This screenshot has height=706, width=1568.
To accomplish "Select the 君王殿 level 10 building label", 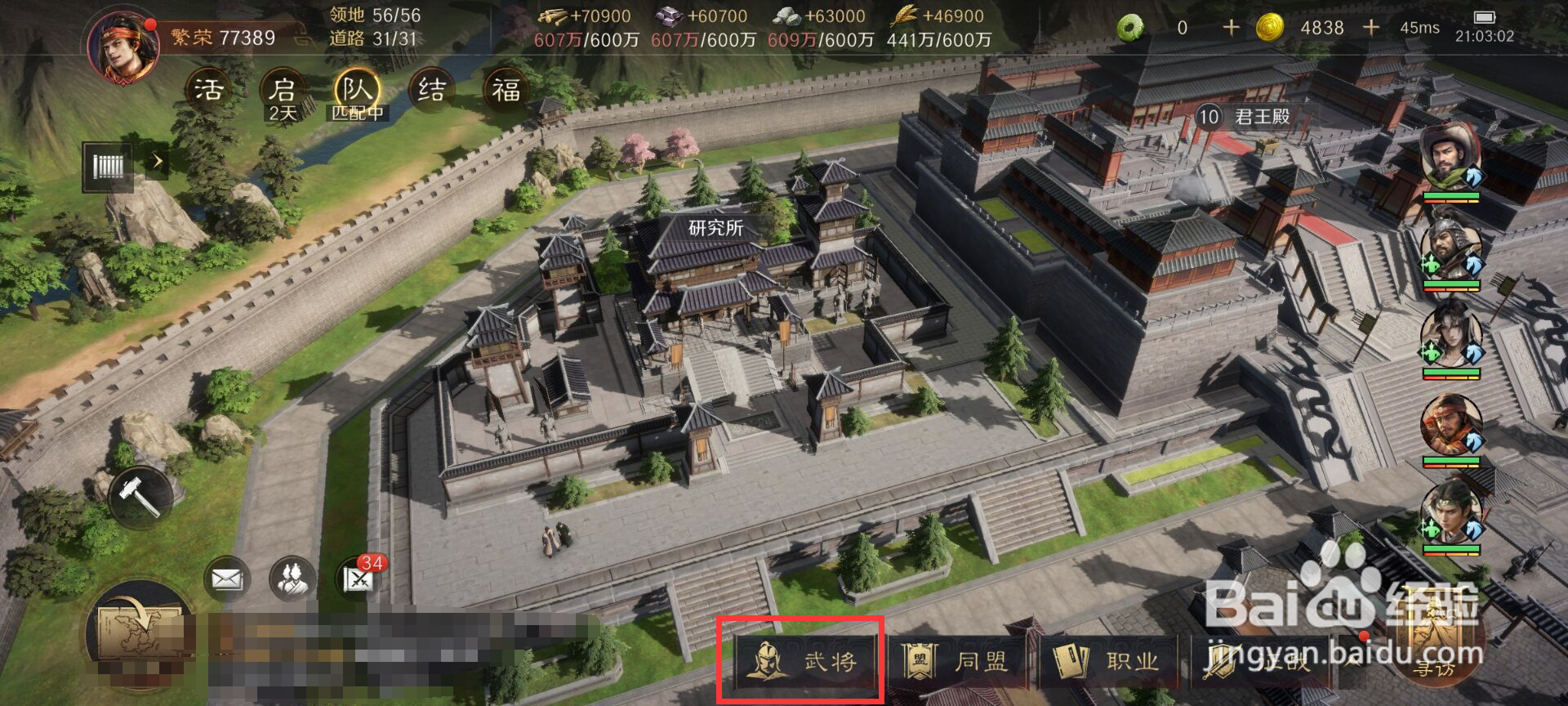I will point(1245,116).
